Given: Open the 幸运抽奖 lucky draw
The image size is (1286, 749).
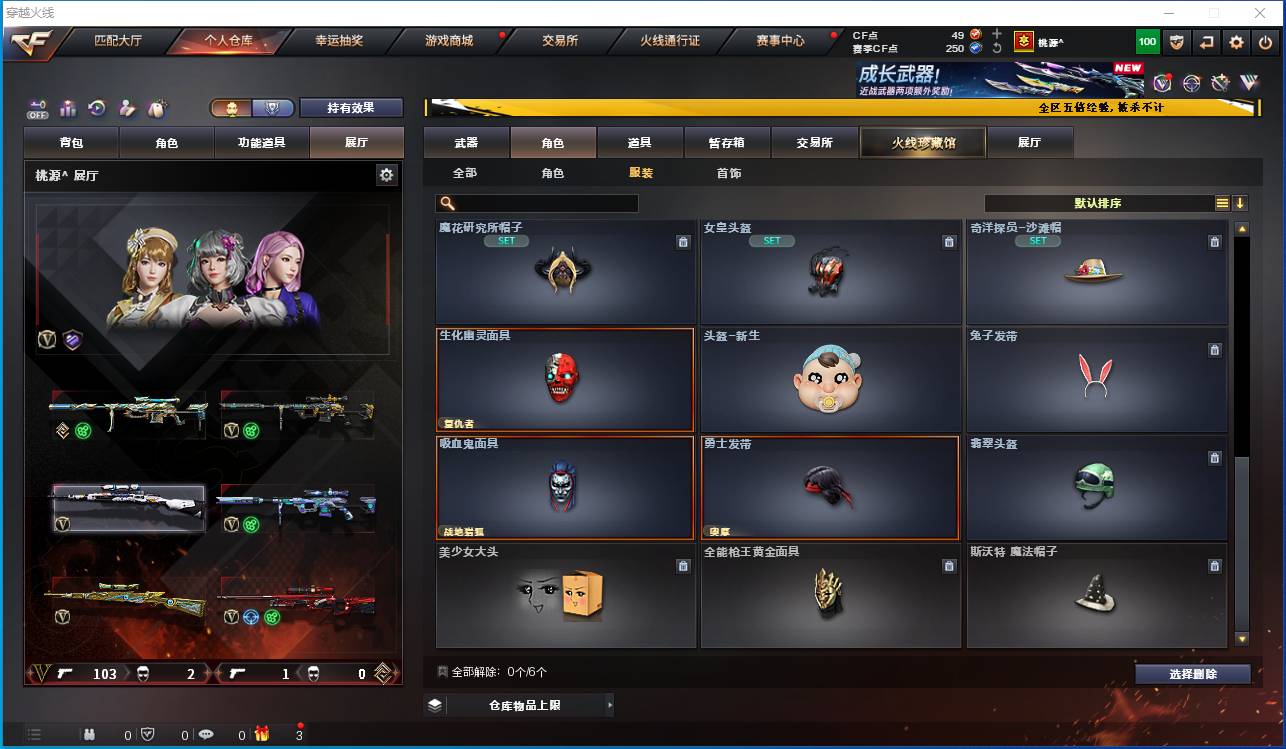Looking at the screenshot, I should [x=339, y=41].
